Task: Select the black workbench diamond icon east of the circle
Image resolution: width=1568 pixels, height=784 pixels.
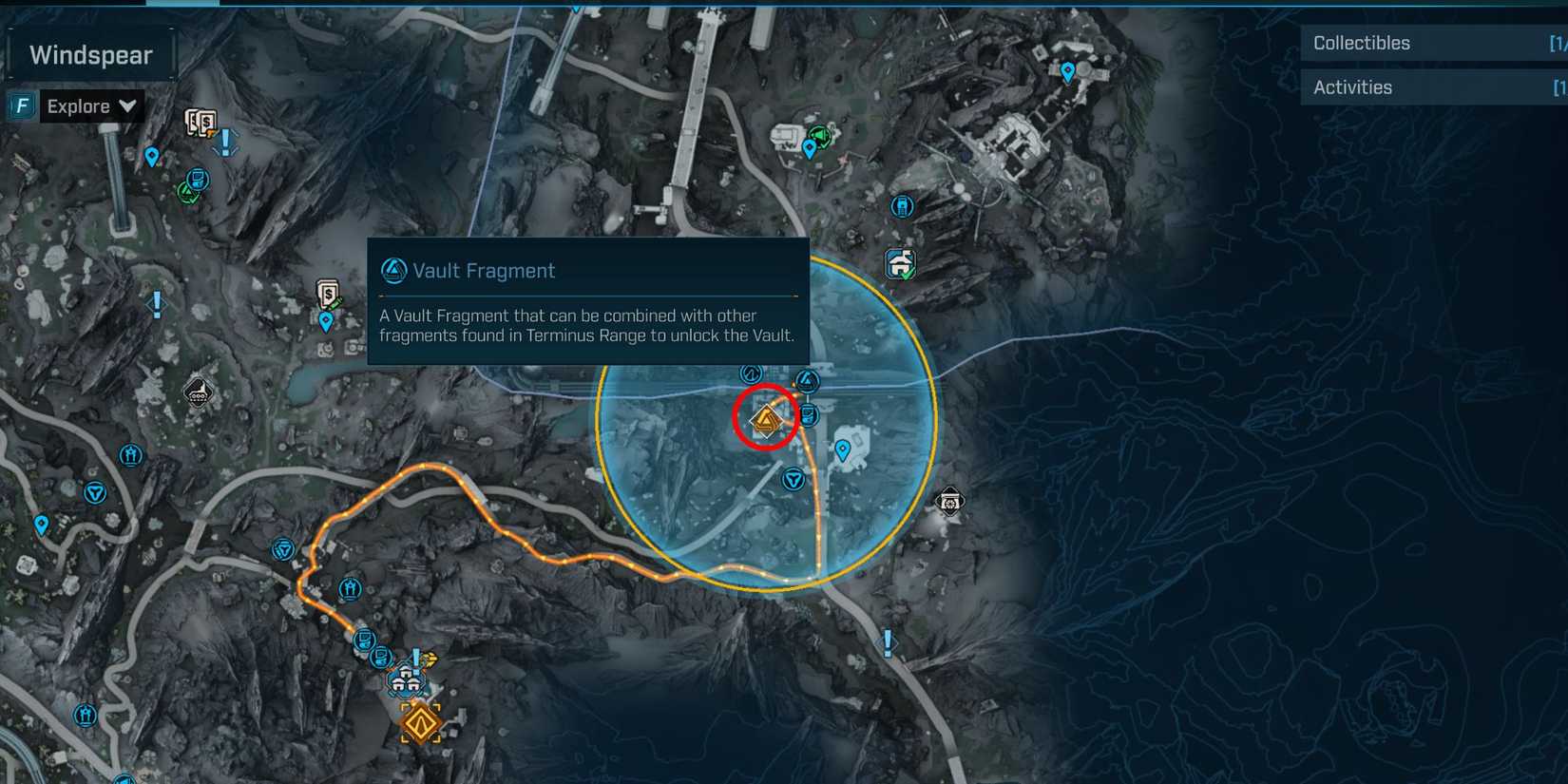Action: point(948,501)
